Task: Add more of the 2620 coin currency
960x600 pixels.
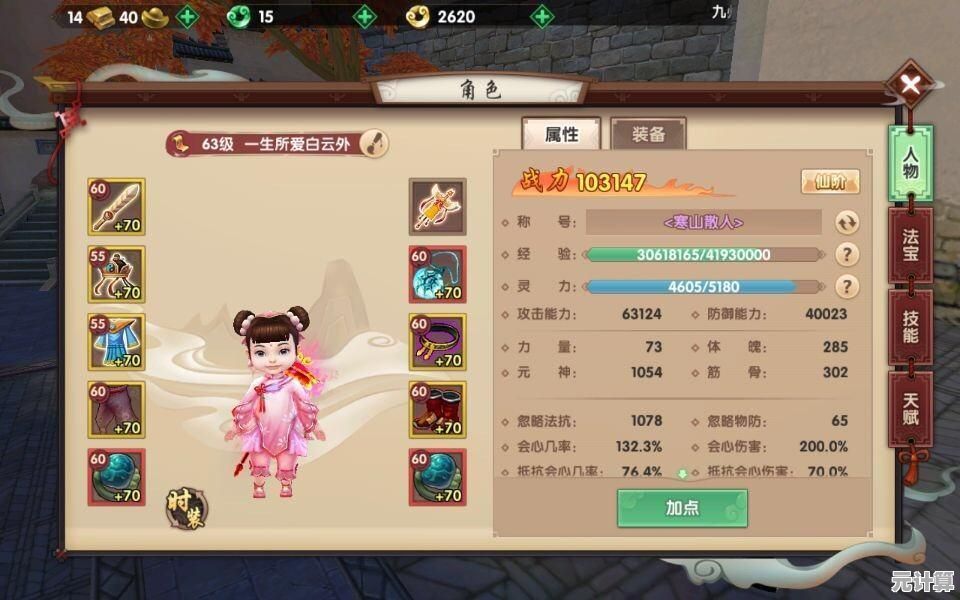Action: pyautogui.click(x=541, y=16)
